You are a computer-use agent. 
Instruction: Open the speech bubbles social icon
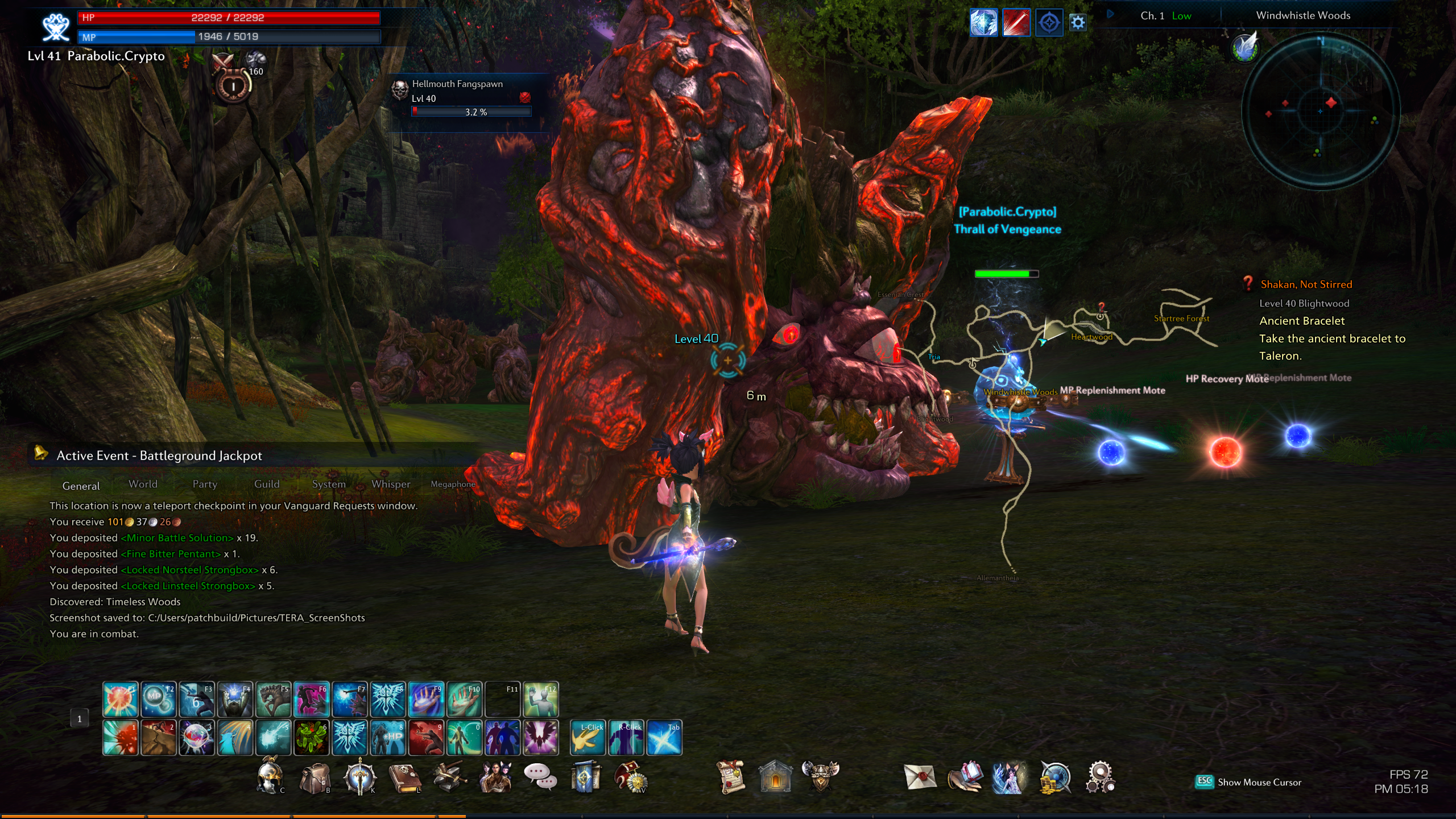click(540, 776)
